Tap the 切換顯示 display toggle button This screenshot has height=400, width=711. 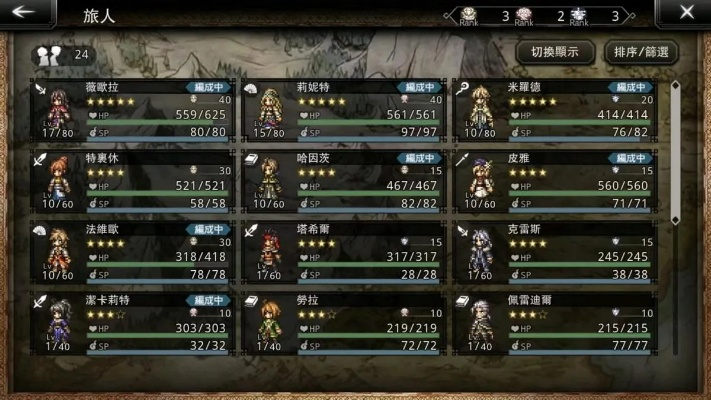[x=555, y=52]
